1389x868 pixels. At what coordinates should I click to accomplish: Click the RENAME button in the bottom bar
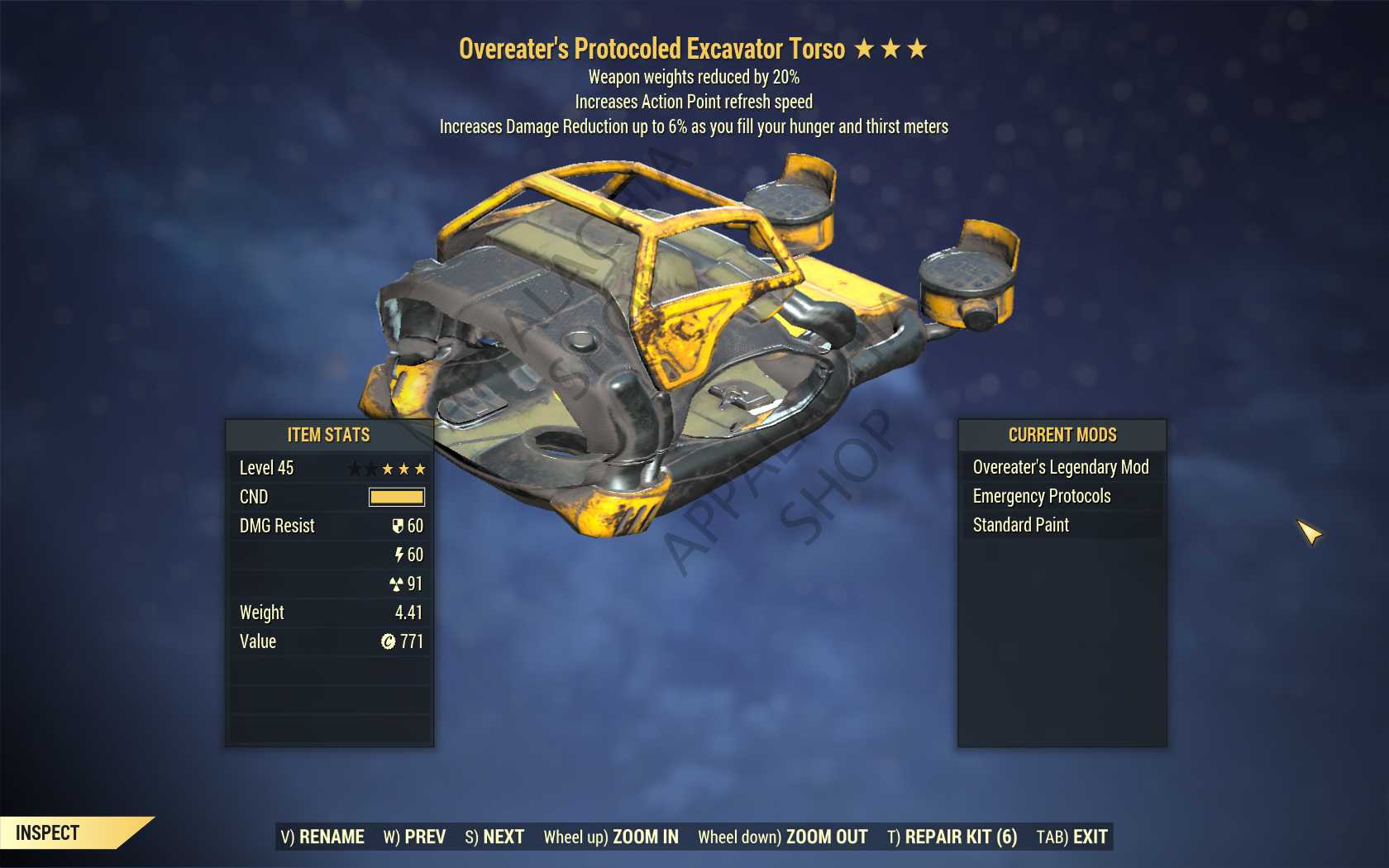(322, 837)
